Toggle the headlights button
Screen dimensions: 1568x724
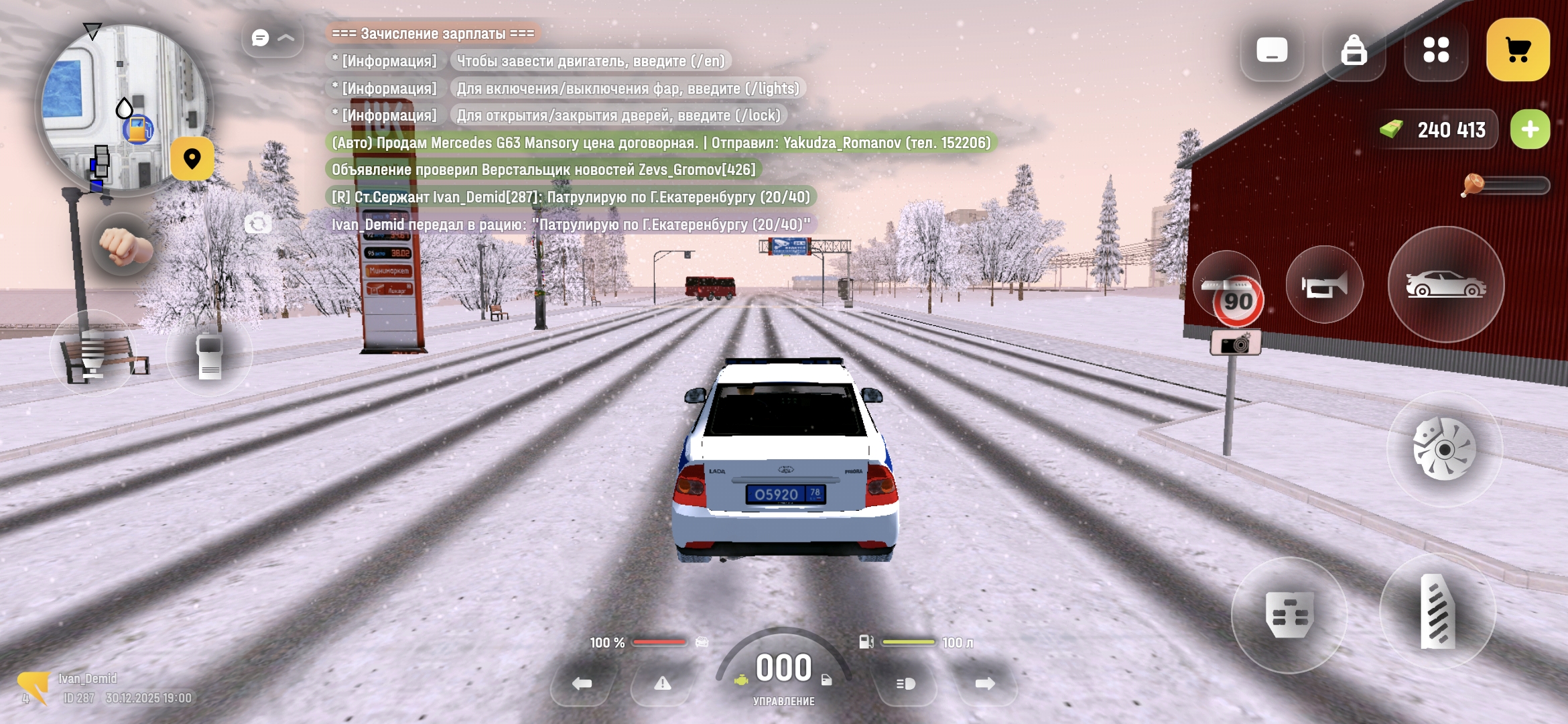coord(906,684)
